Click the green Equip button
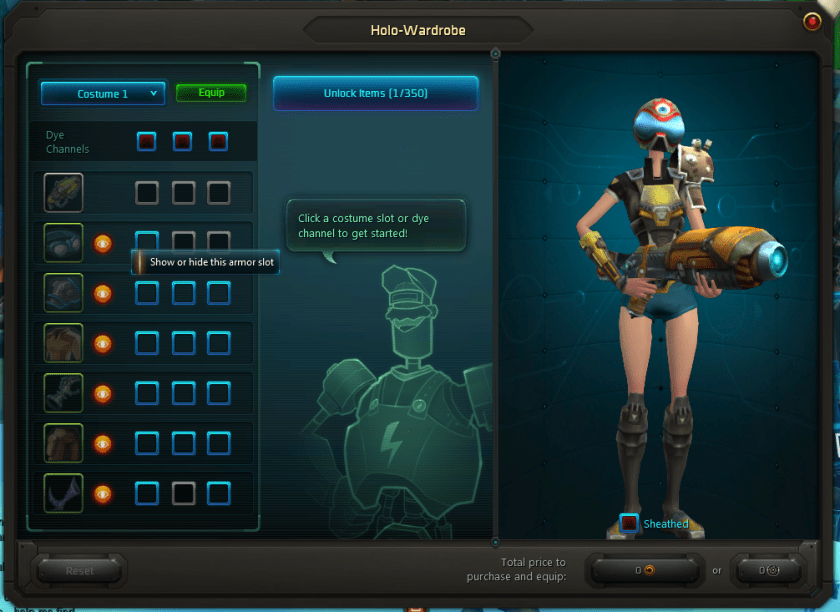 [211, 93]
